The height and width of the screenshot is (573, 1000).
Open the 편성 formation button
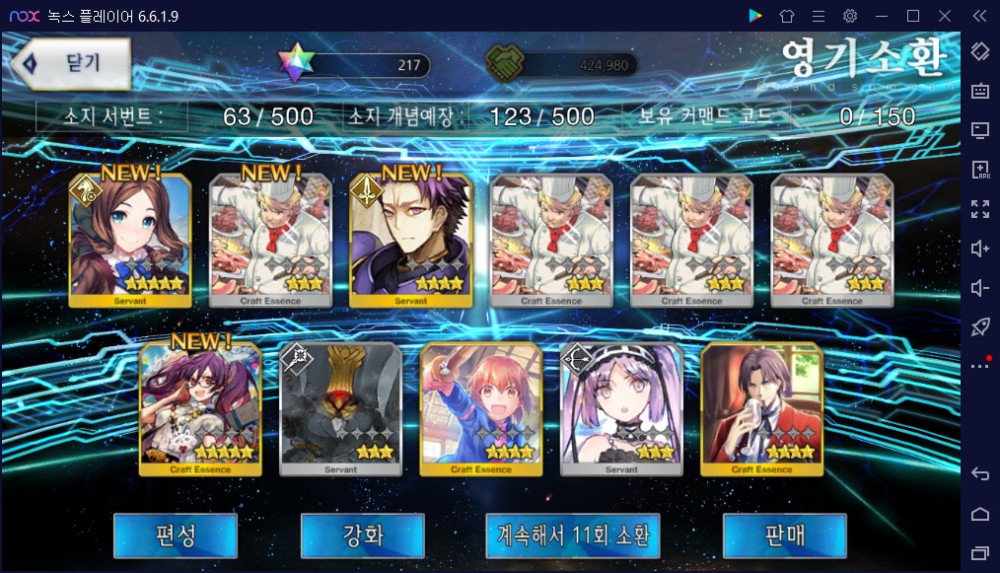pos(175,536)
